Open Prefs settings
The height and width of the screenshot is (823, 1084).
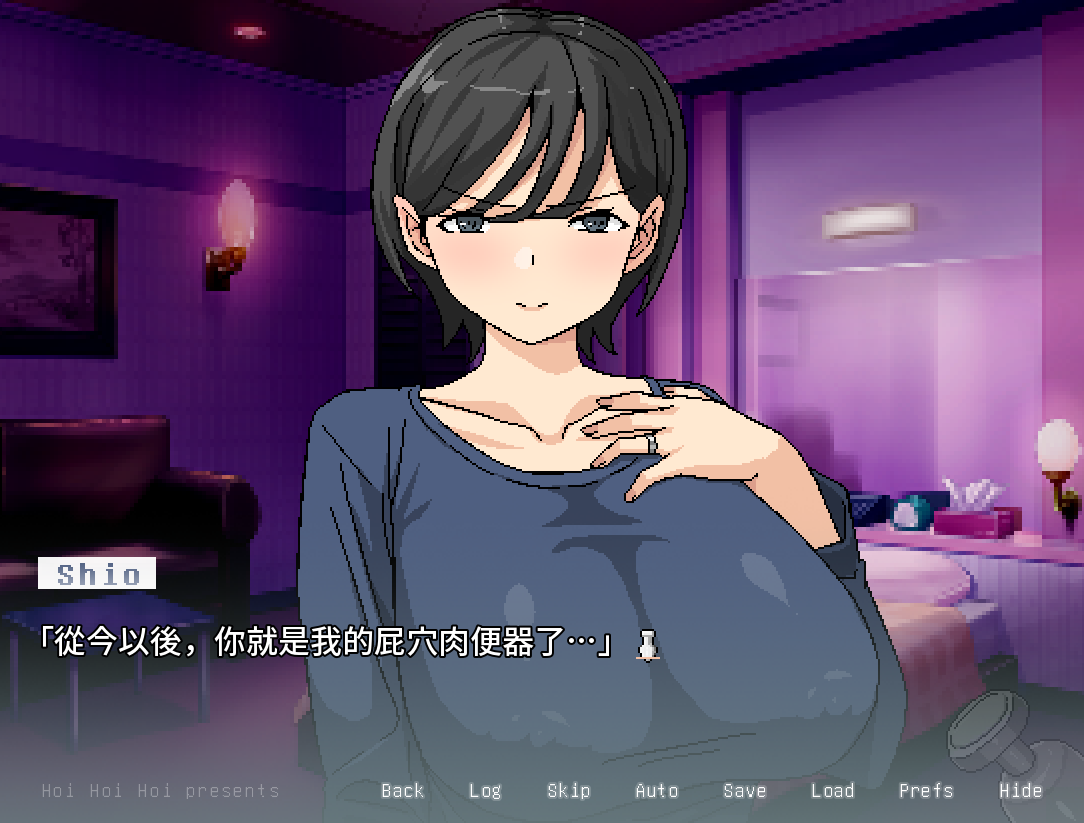pos(925,791)
